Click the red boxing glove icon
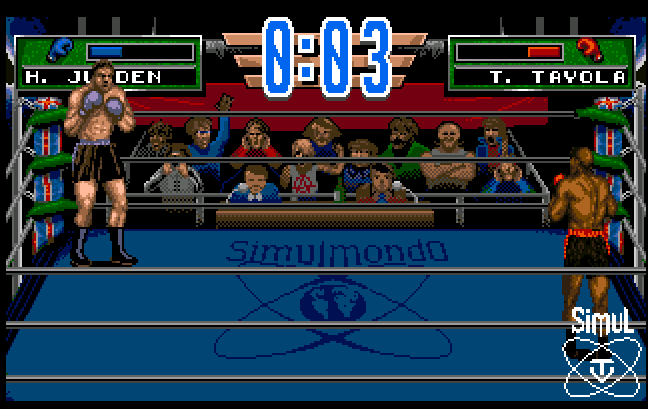Screen dimensions: 648x409 click(589, 49)
